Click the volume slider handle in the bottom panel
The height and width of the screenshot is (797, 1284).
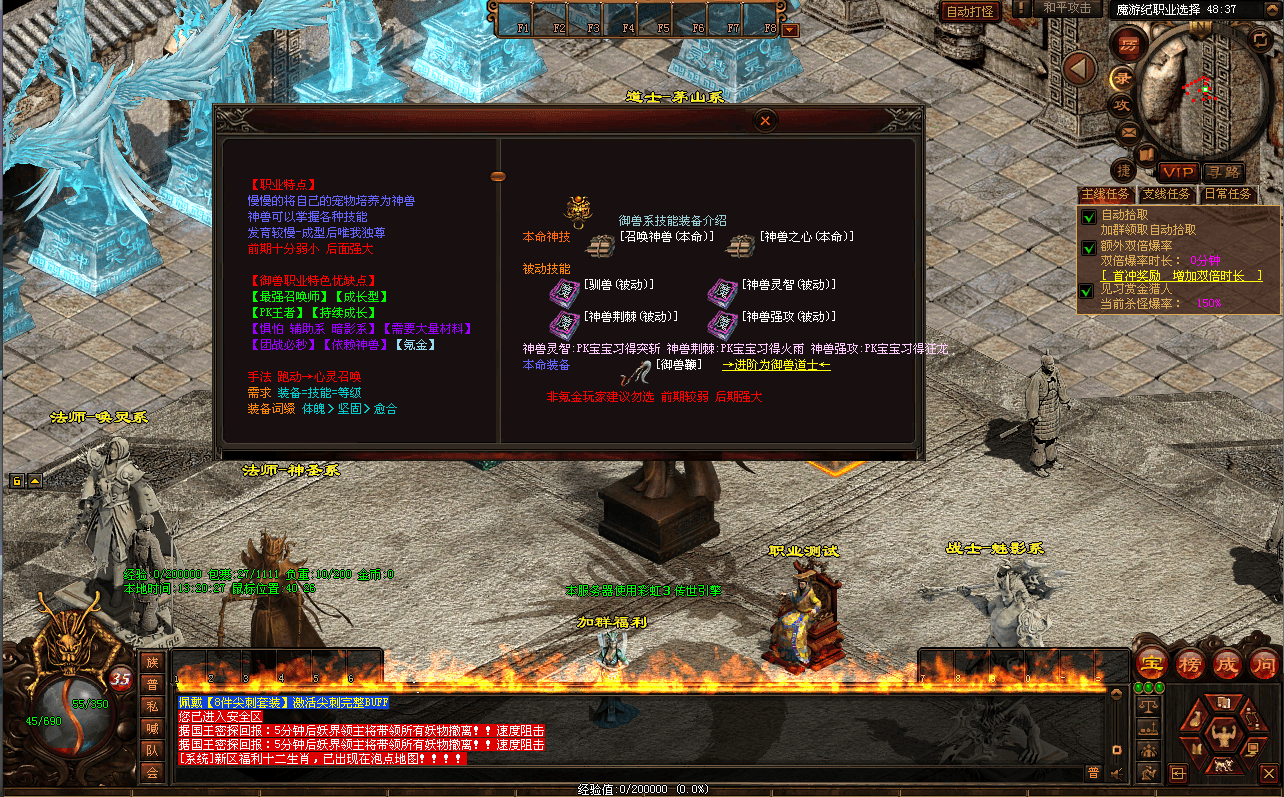(x=1116, y=750)
